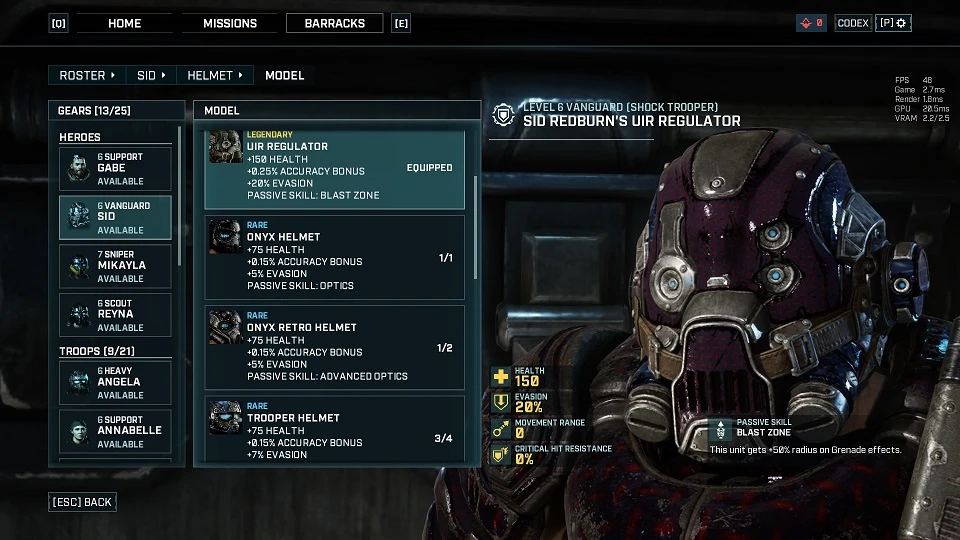
Task: Open the Codex
Action: (x=853, y=23)
